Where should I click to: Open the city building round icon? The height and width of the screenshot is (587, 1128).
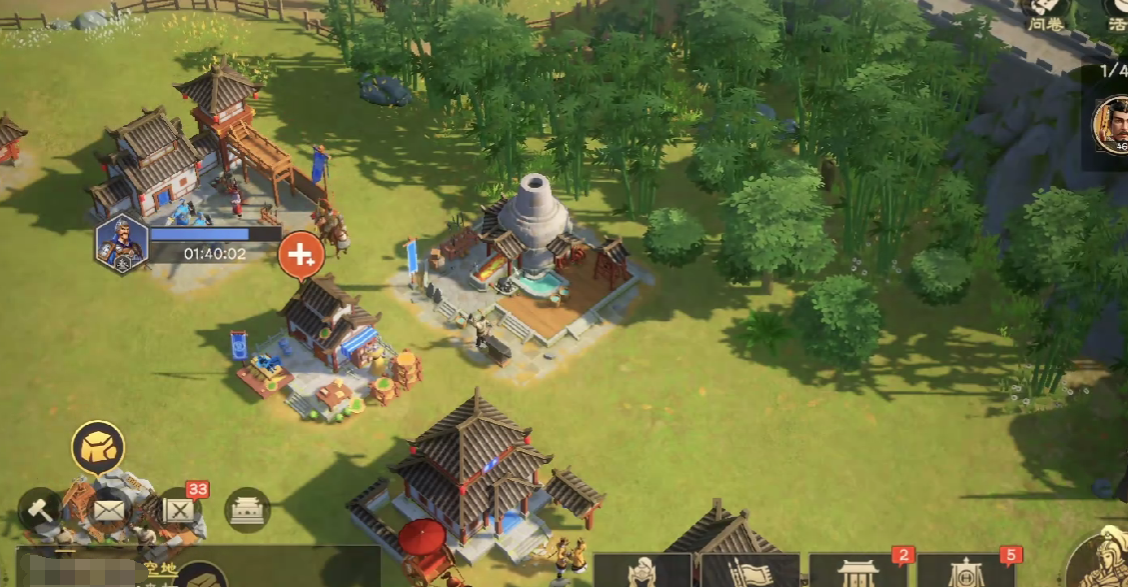click(x=247, y=510)
